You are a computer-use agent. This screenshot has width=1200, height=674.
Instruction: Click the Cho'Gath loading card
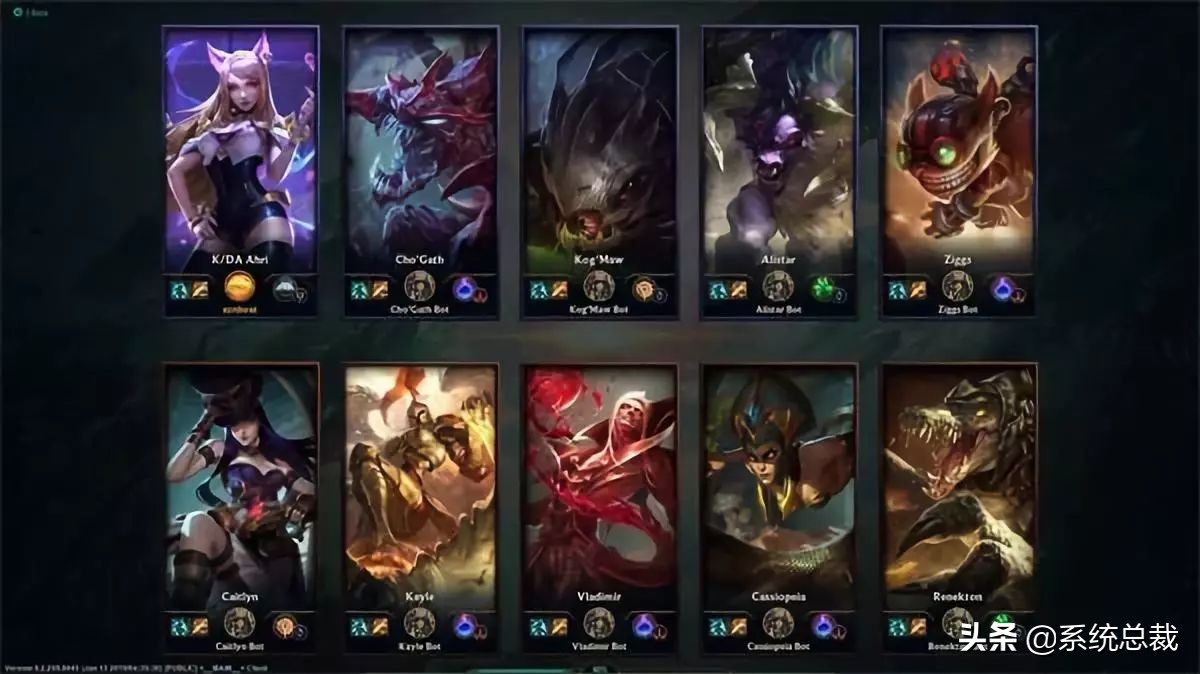420,150
